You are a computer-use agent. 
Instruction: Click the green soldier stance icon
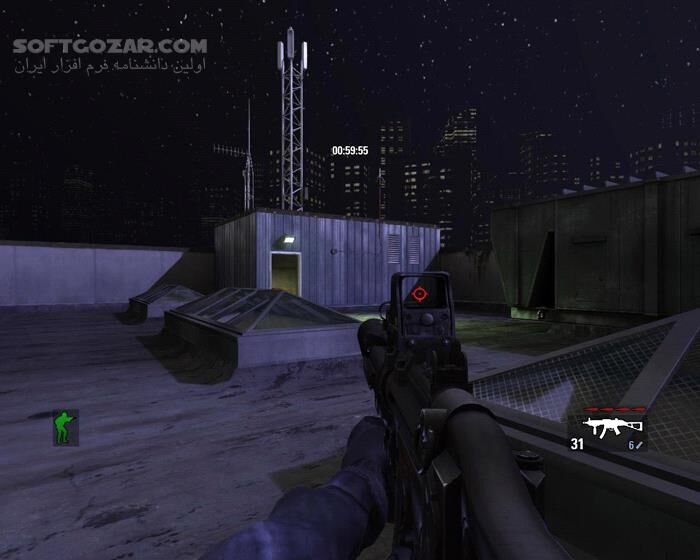tap(66, 427)
